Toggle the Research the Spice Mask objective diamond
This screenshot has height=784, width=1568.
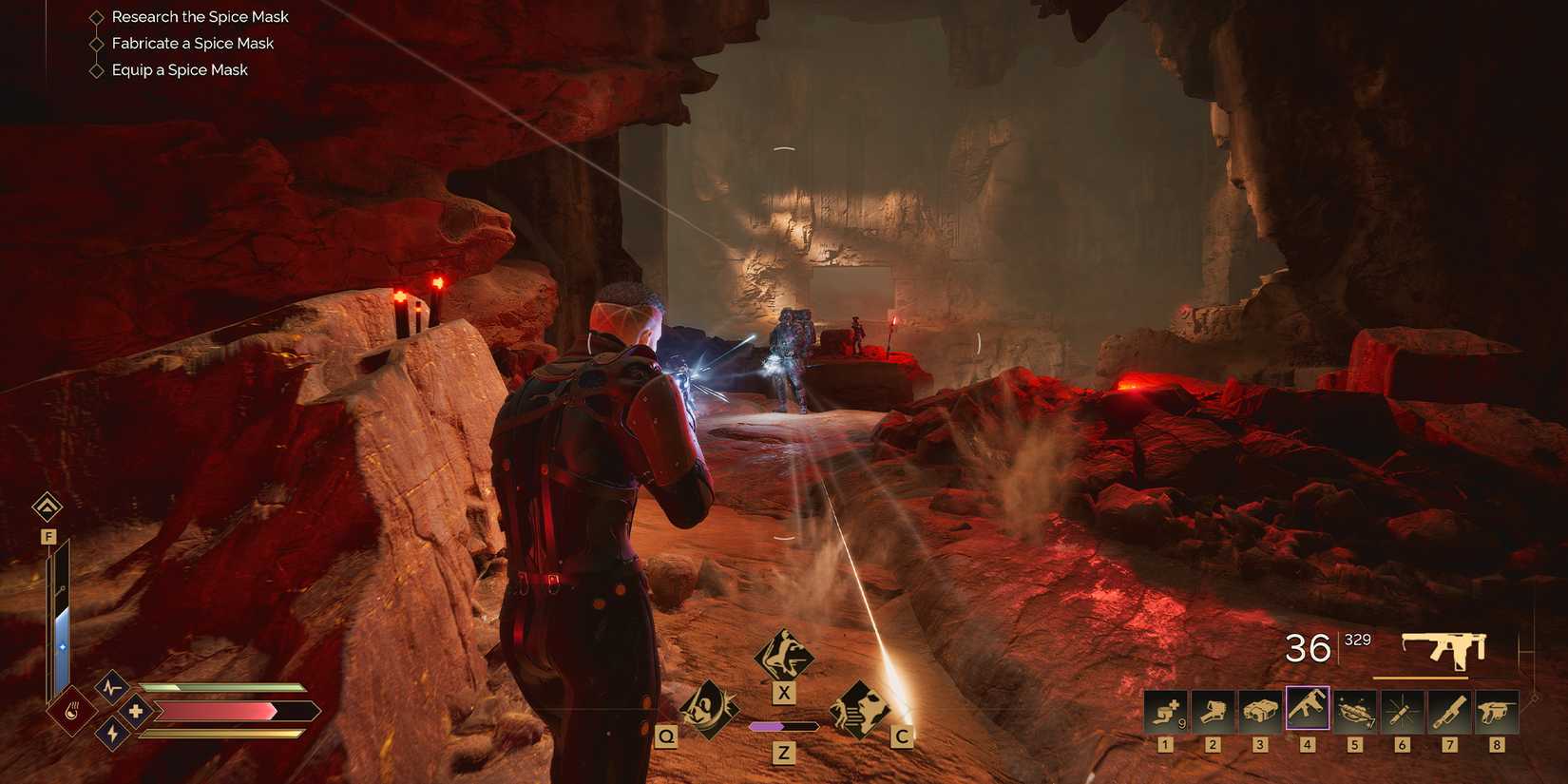click(96, 16)
